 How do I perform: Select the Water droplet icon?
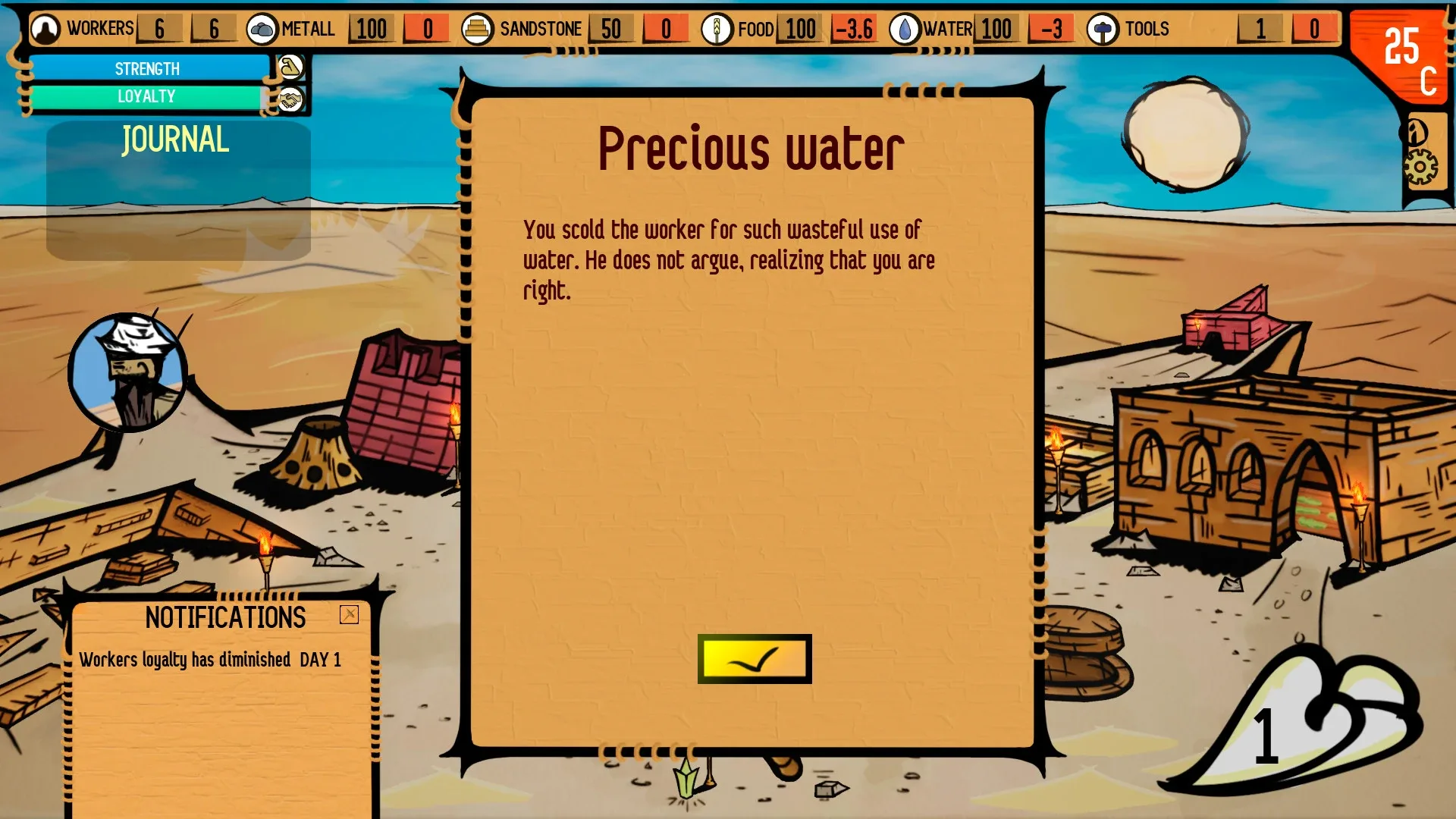[x=905, y=28]
